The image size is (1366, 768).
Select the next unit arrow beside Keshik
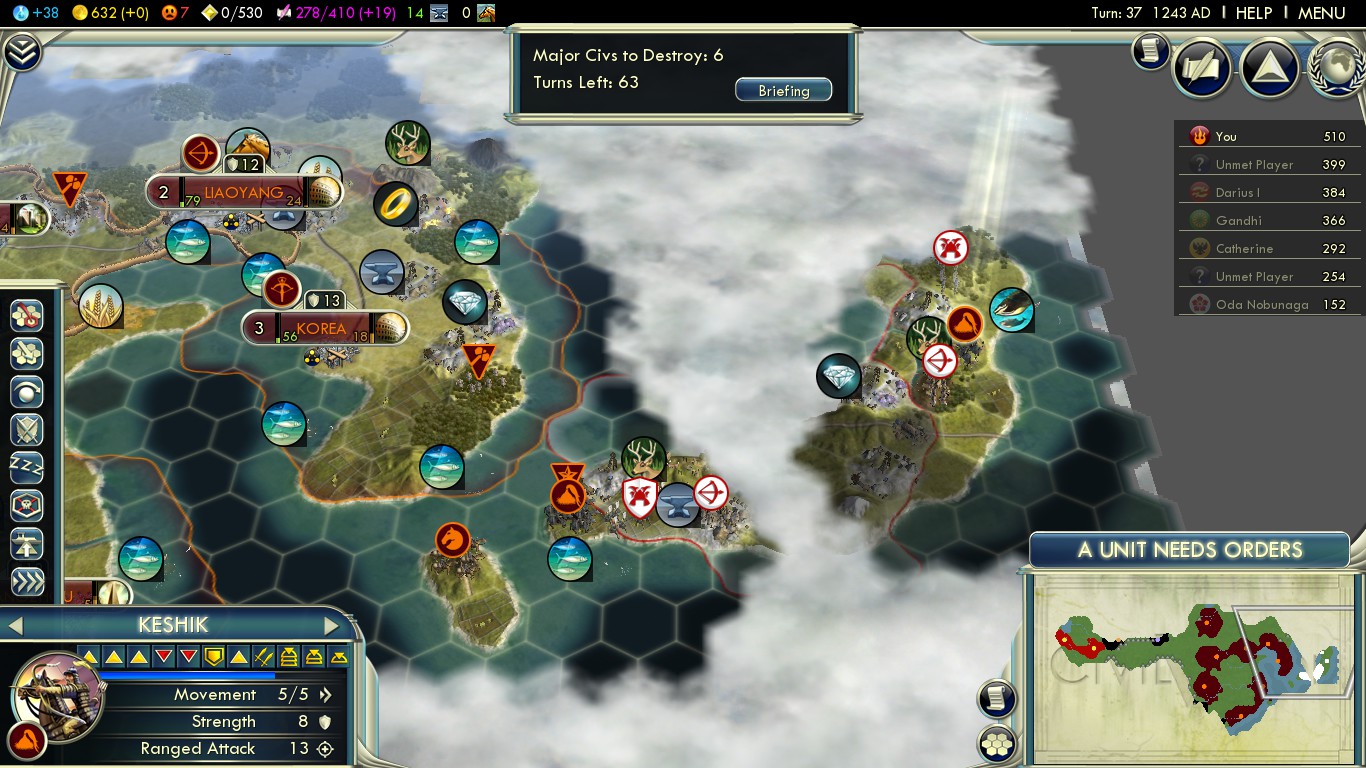[332, 626]
